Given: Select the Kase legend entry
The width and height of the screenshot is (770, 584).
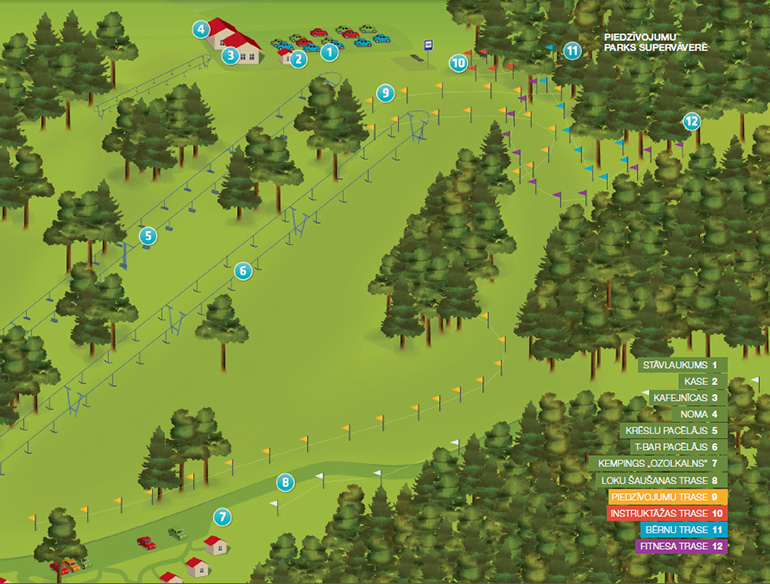Looking at the screenshot, I should tap(701, 381).
